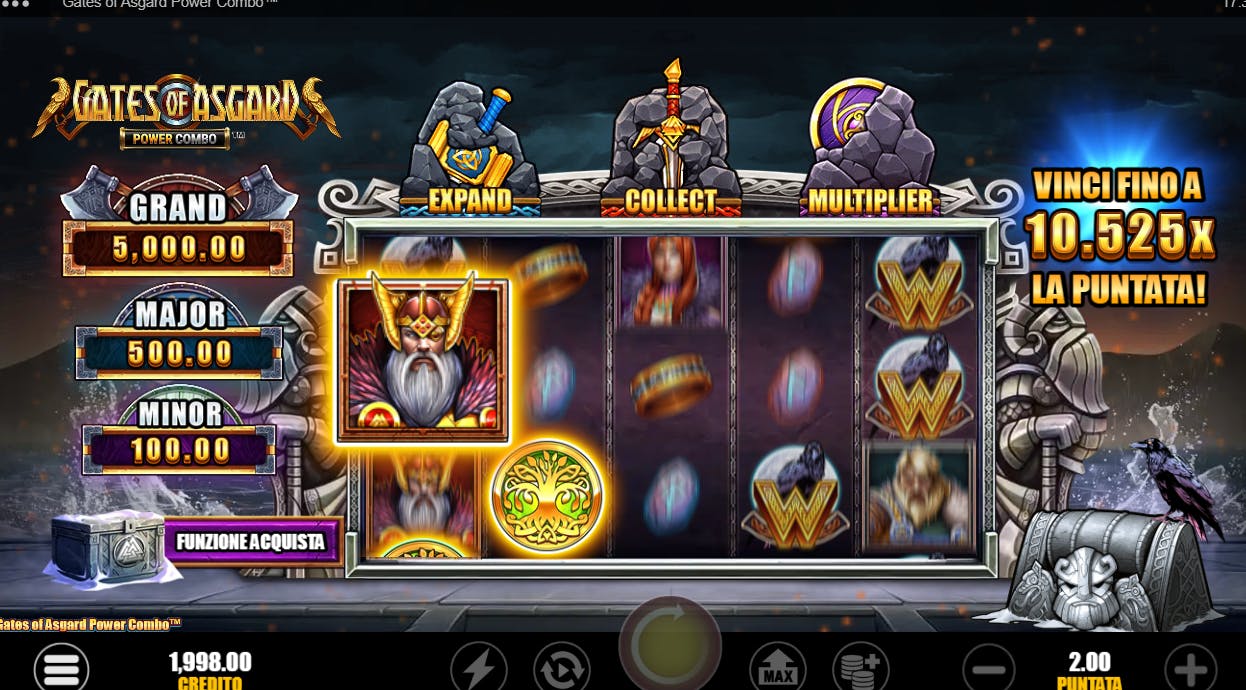Open the coin stack bet settings
1246x690 pixels.
pos(860,667)
